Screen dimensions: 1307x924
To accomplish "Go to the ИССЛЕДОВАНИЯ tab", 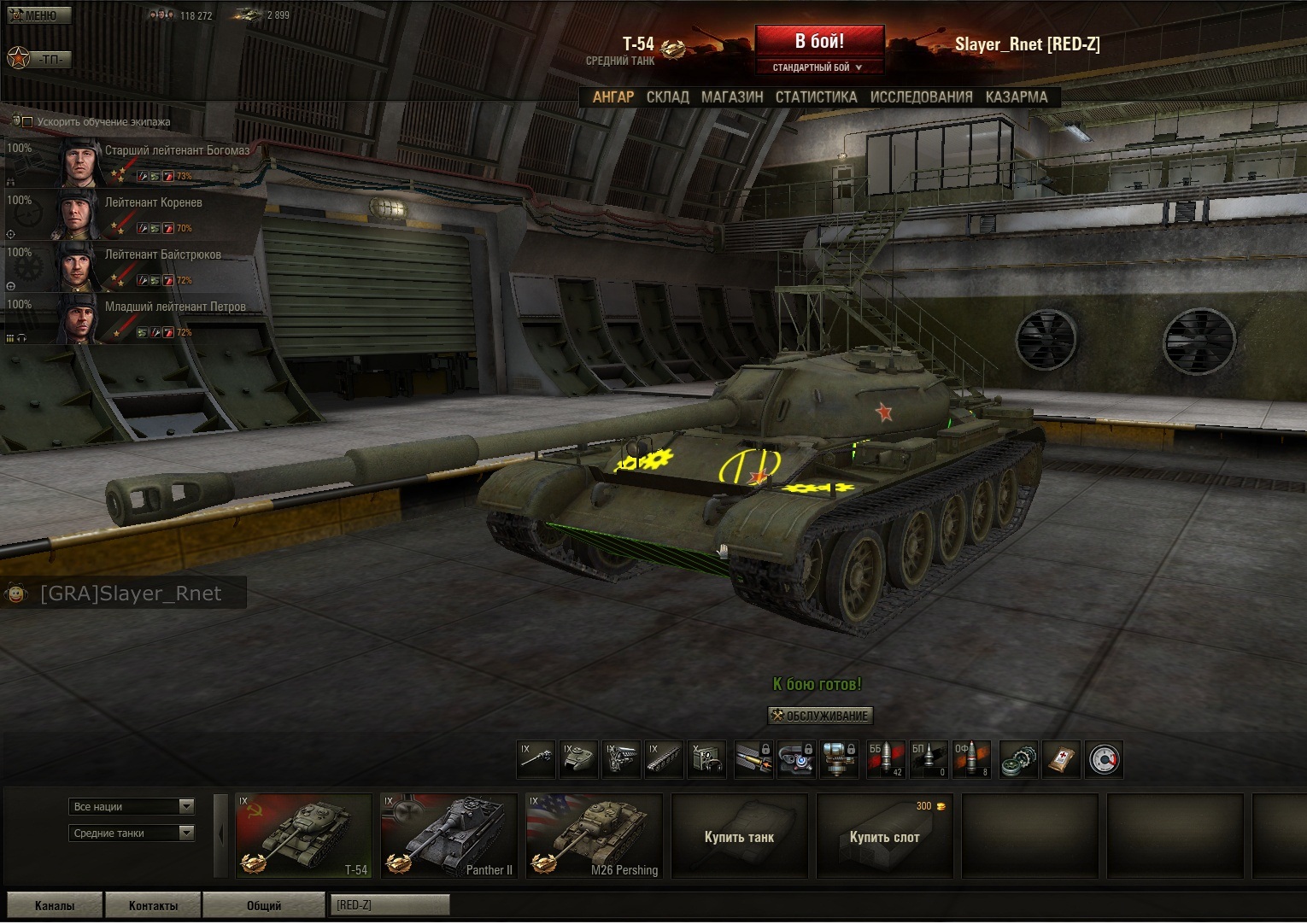I will (x=921, y=97).
